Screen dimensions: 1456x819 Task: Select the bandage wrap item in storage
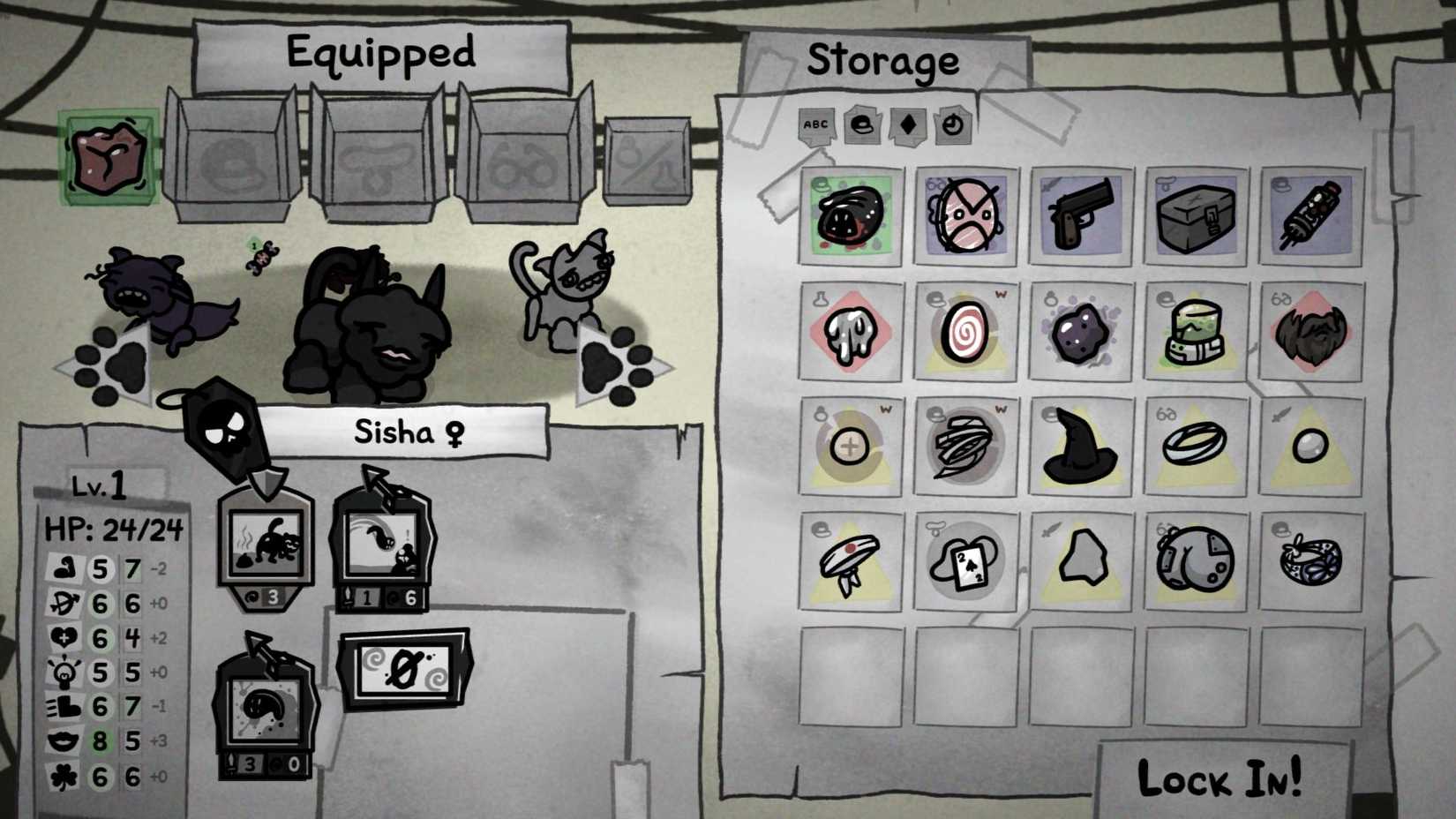tap(964, 446)
